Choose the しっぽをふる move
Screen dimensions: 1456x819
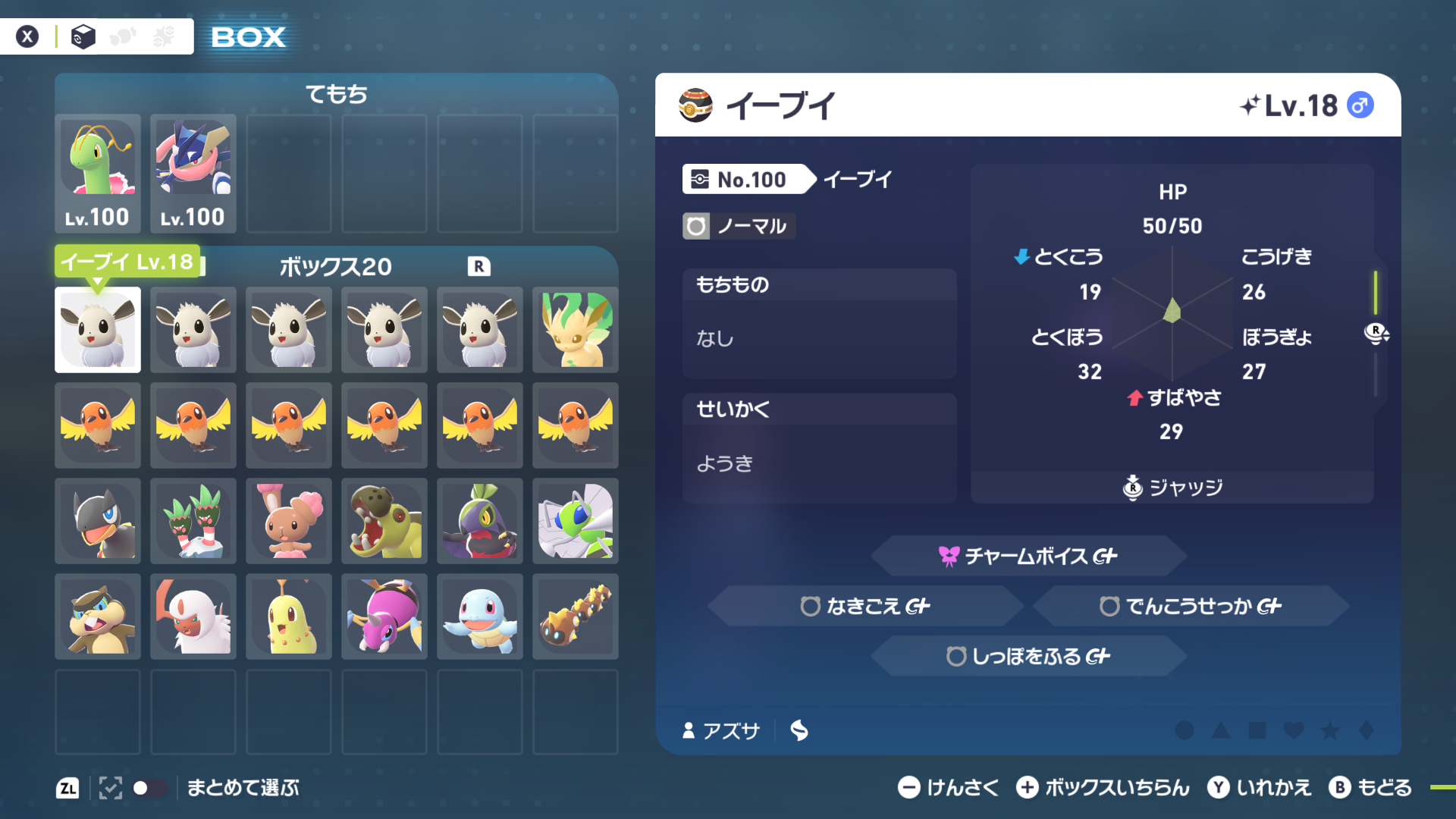pos(1028,656)
